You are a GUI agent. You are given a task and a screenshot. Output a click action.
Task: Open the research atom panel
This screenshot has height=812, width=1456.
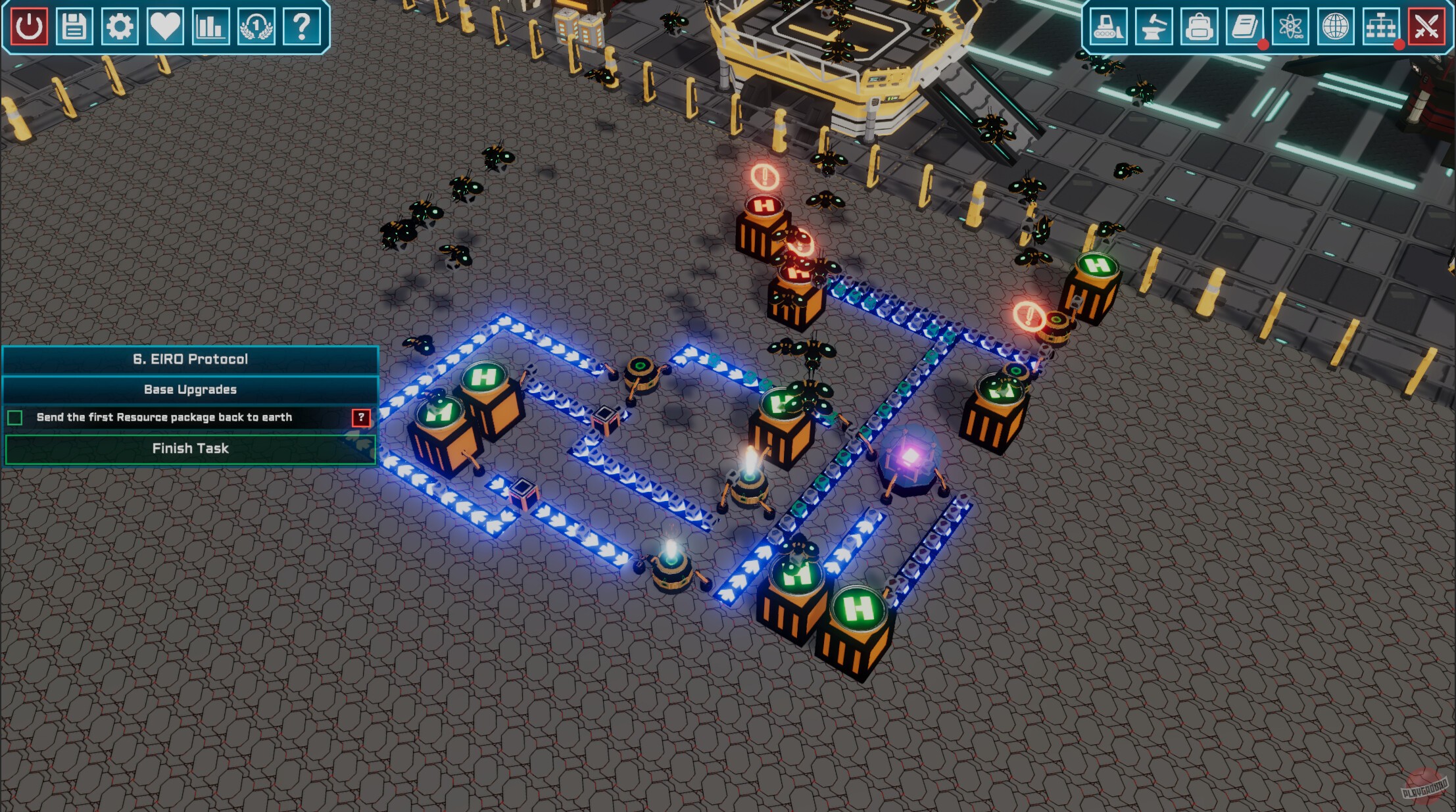[x=1292, y=28]
